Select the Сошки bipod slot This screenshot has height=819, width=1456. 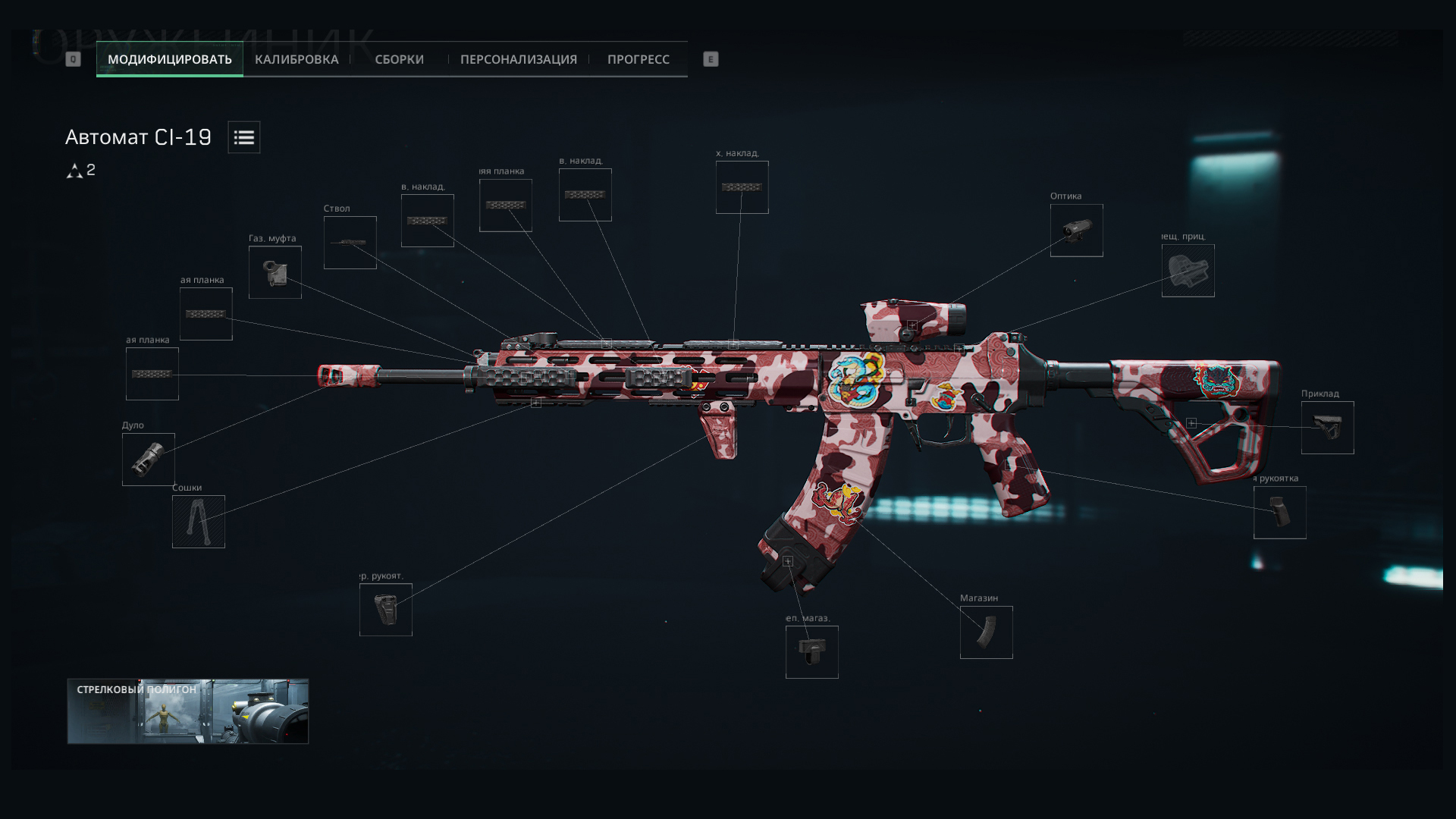tap(199, 522)
